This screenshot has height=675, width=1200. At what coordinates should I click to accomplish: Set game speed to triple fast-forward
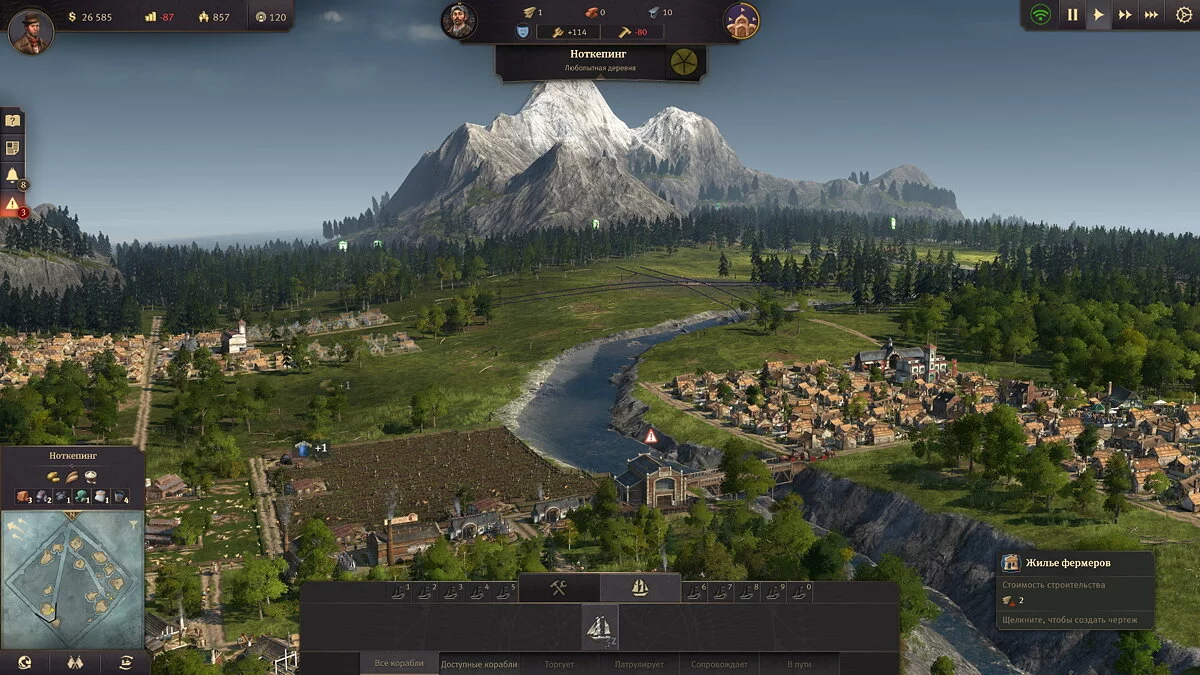tap(1151, 15)
